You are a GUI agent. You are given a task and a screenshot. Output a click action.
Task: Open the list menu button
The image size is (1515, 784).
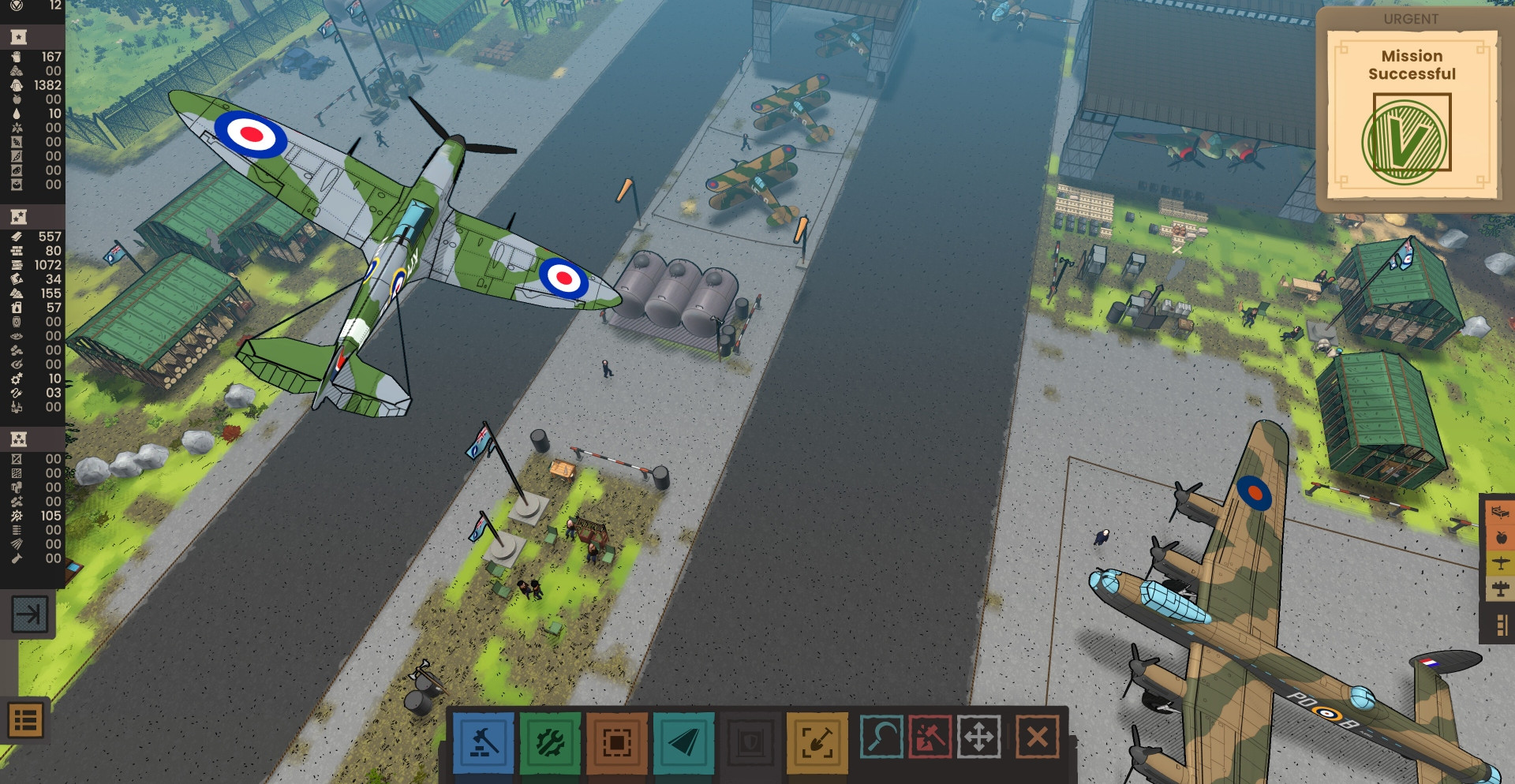tap(25, 720)
